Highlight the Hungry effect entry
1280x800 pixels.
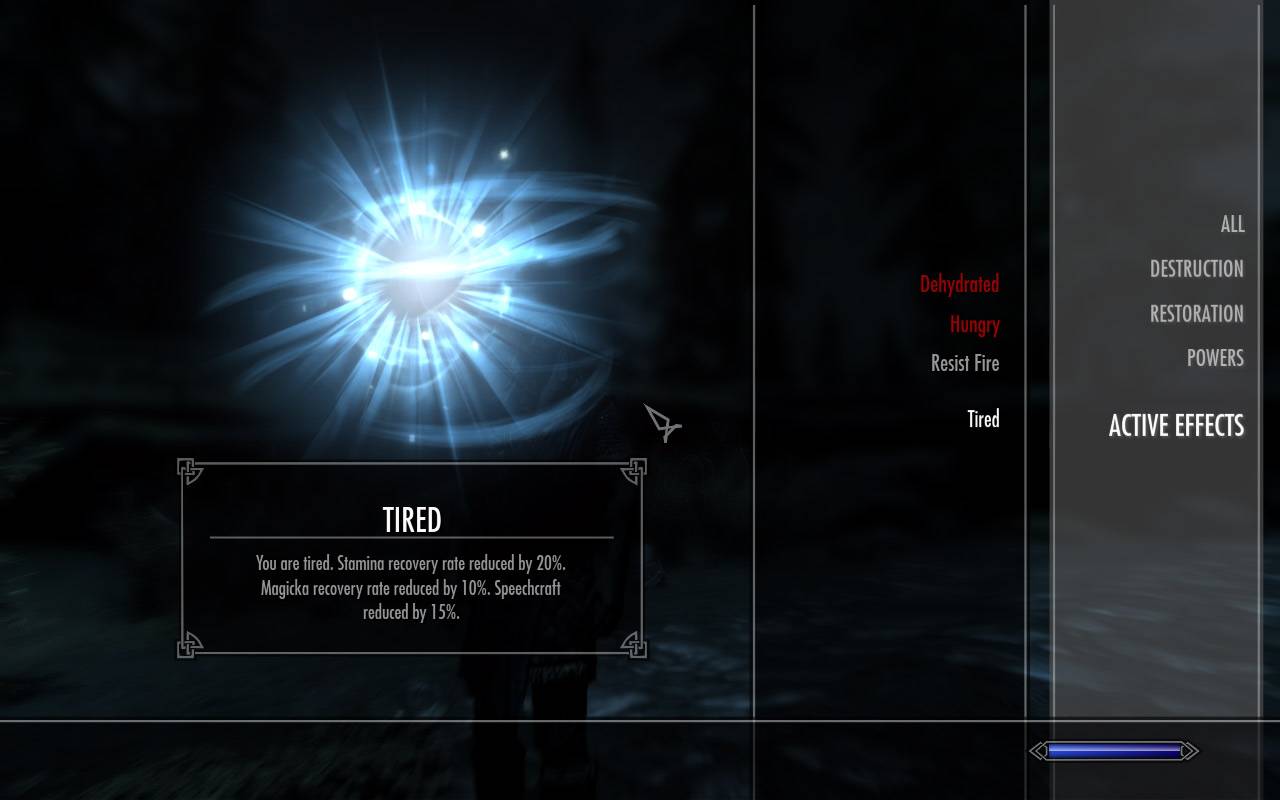(x=974, y=325)
